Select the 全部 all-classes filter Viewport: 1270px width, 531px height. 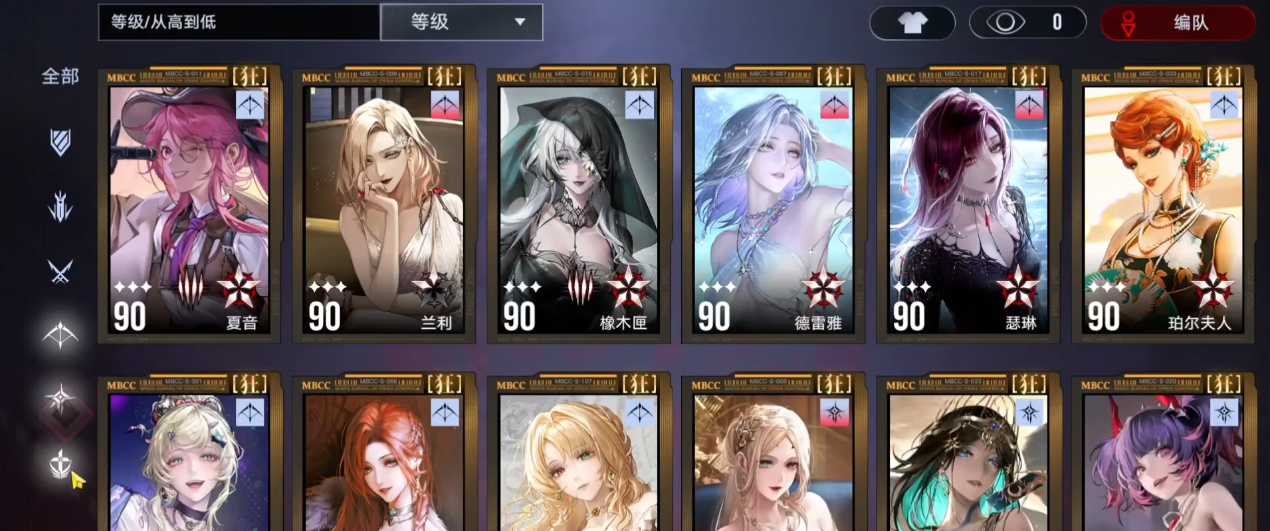point(60,76)
